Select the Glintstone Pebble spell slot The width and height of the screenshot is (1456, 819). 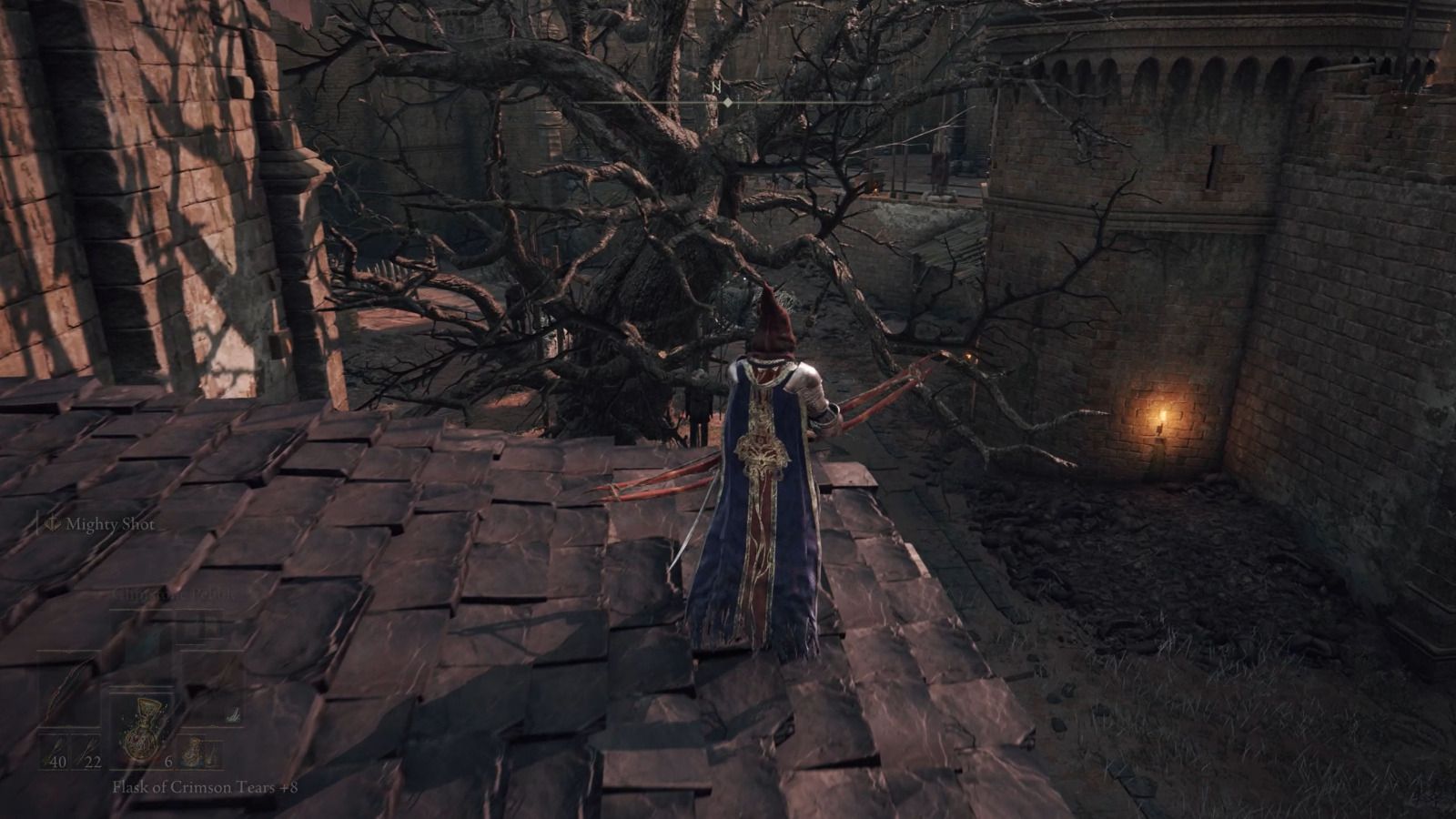(x=142, y=630)
